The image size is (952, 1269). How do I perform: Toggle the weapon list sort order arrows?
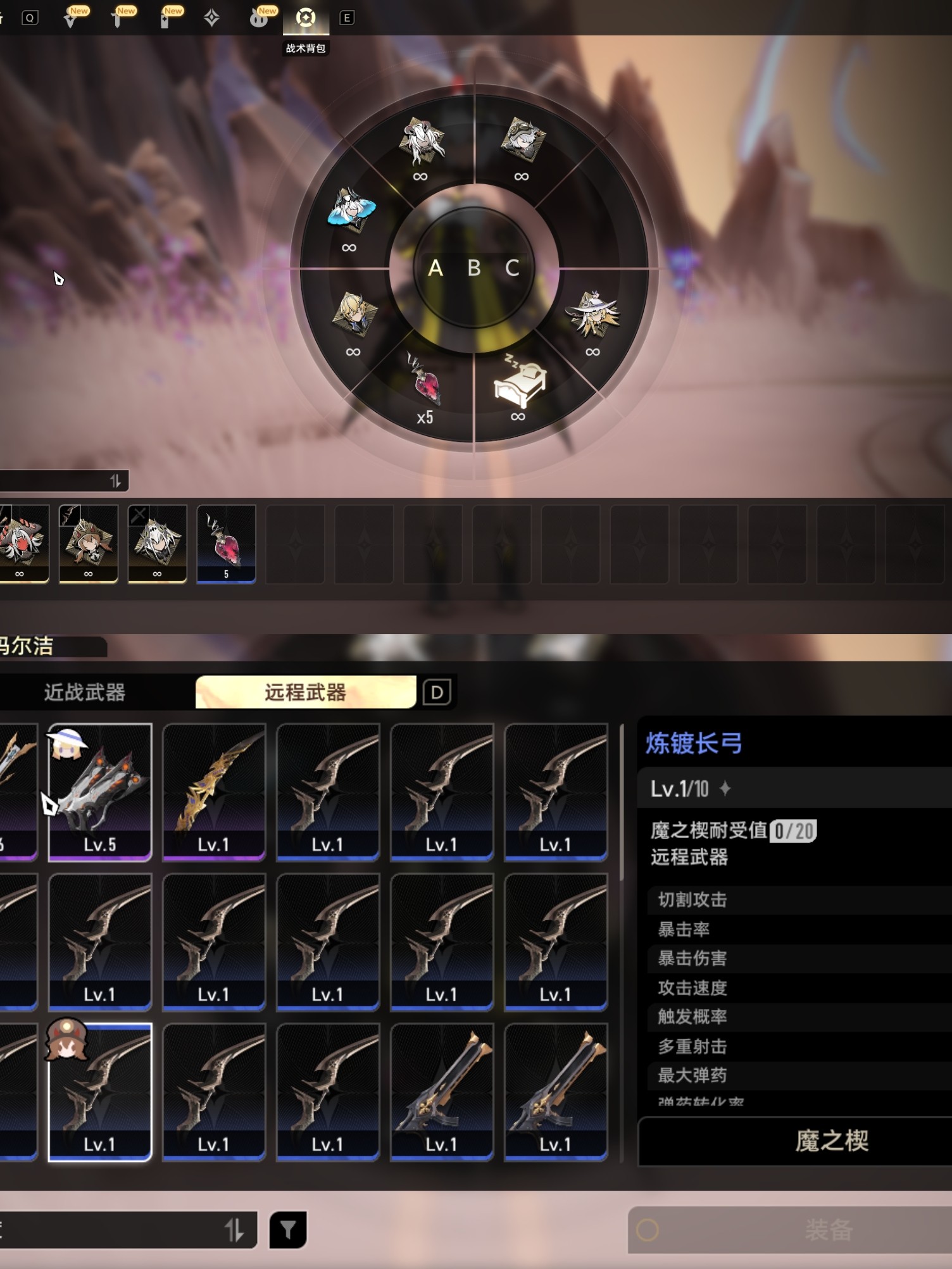coord(234,1230)
